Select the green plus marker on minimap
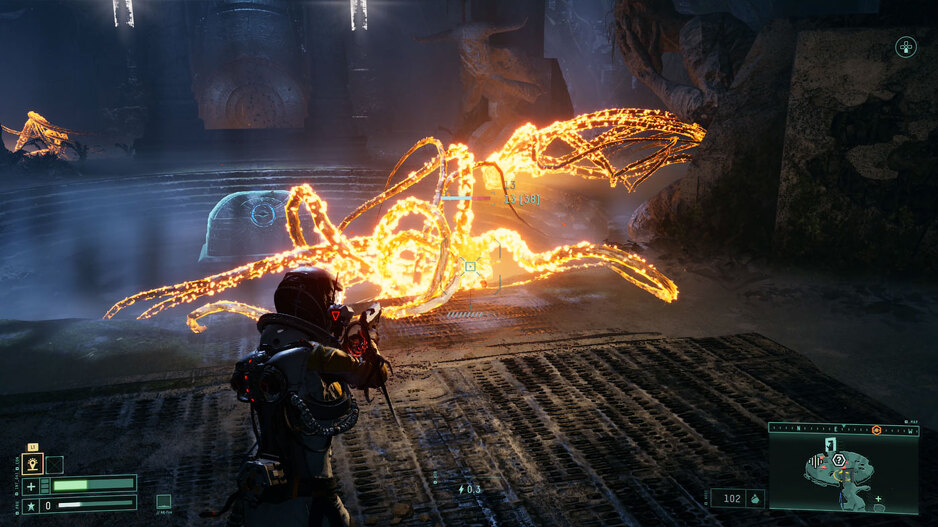The height and width of the screenshot is (527, 938). (x=878, y=498)
